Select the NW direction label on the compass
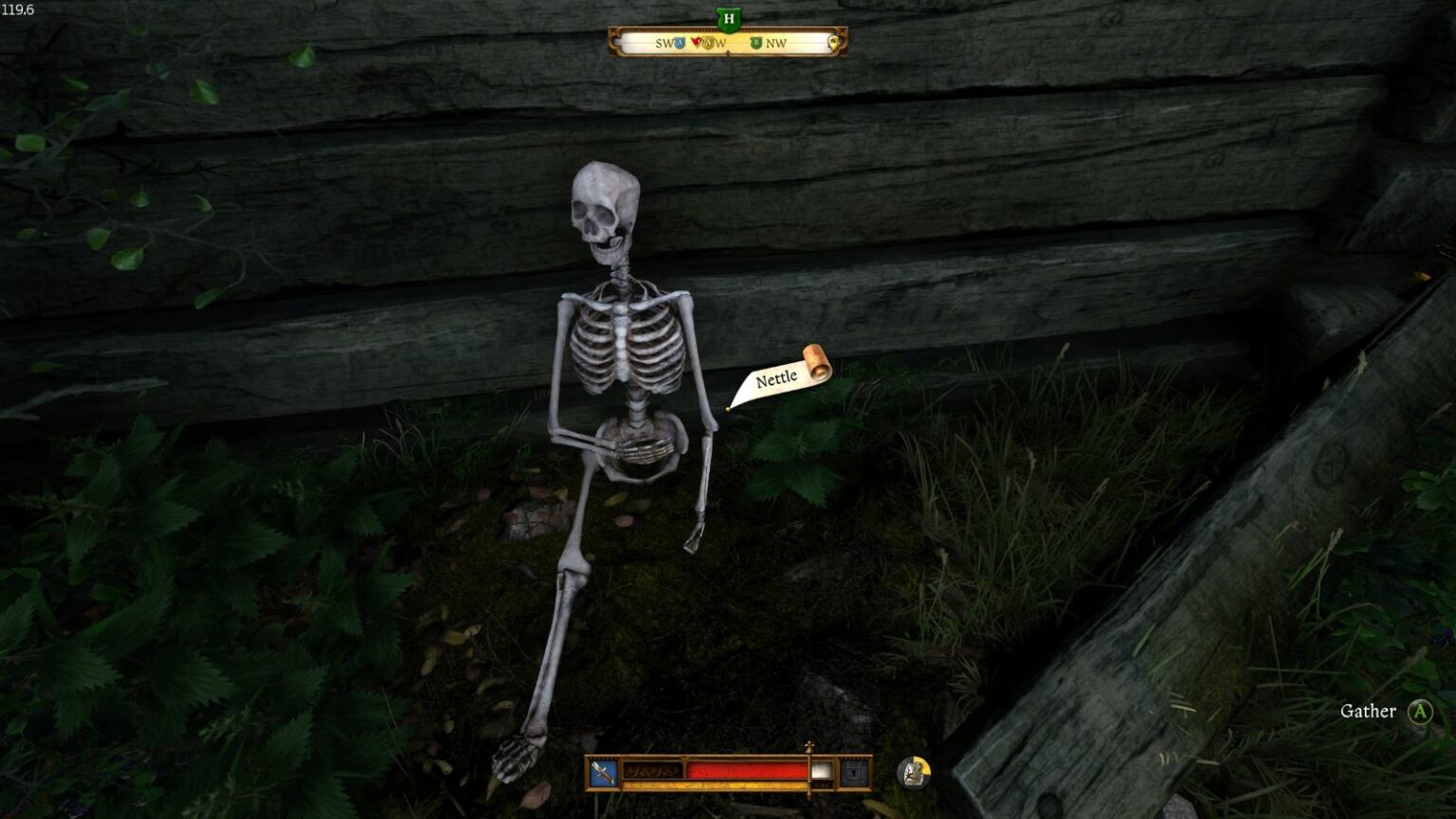 [777, 43]
